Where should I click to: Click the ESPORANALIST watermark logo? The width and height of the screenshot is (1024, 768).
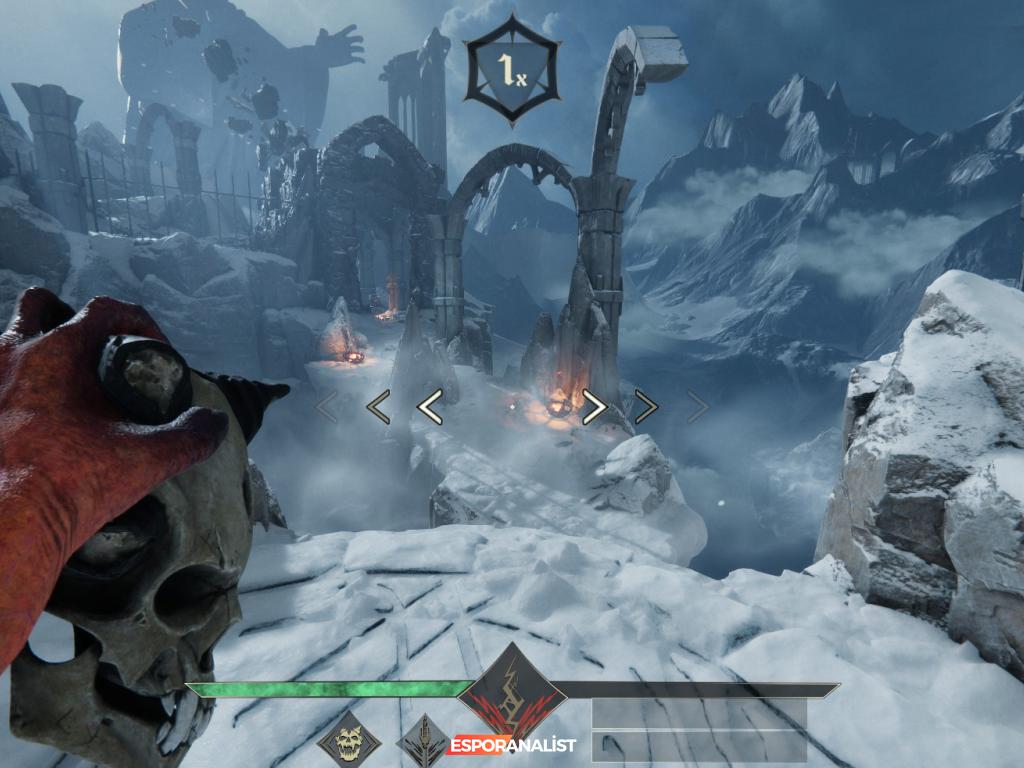tap(512, 745)
